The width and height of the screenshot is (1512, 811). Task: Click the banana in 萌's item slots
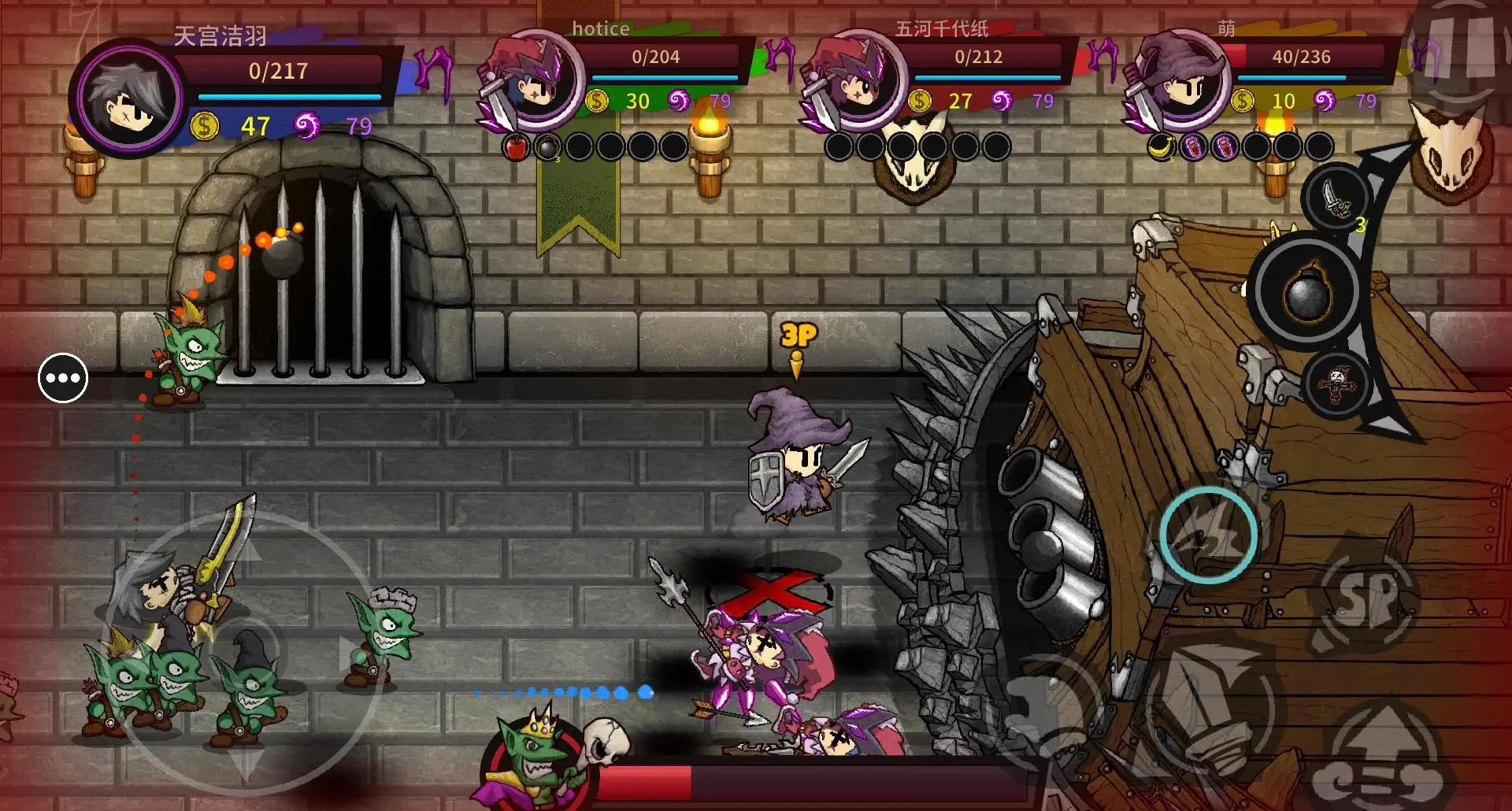pyautogui.click(x=1161, y=146)
